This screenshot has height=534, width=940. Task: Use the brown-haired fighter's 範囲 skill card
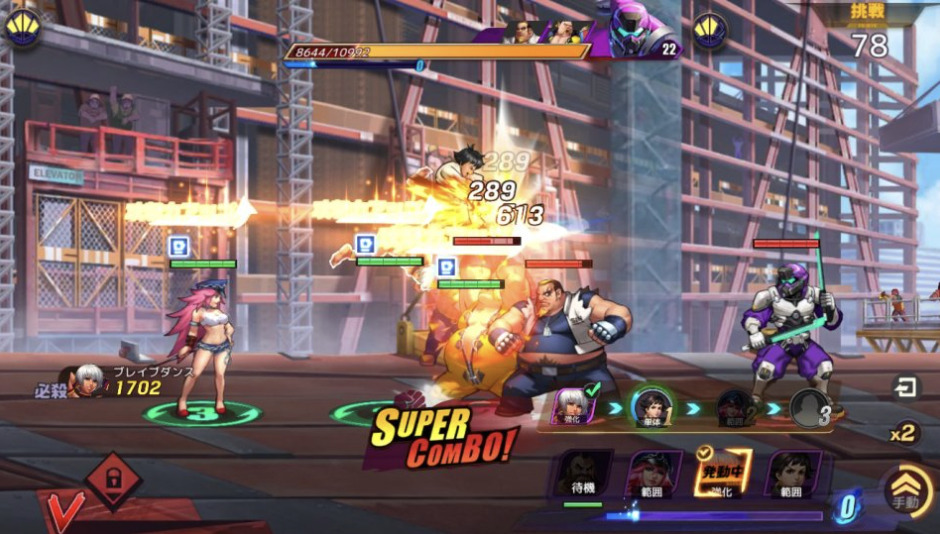(793, 475)
